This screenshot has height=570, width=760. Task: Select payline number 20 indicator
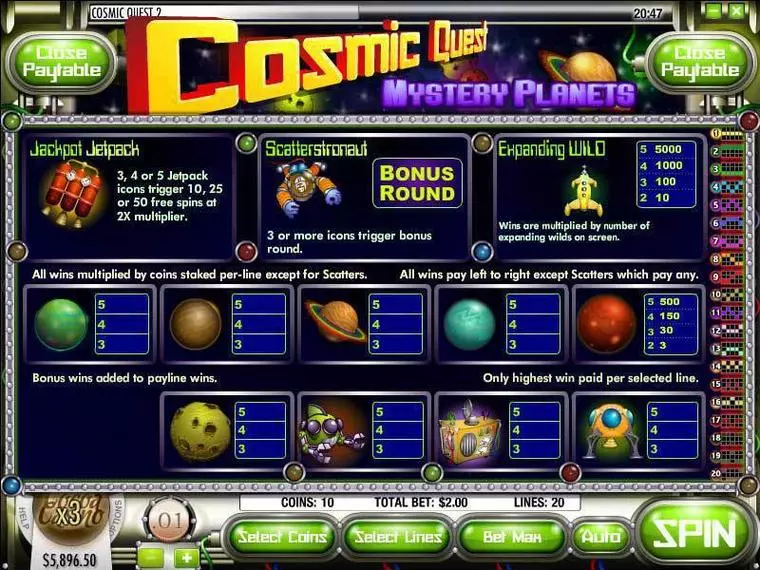[716, 473]
